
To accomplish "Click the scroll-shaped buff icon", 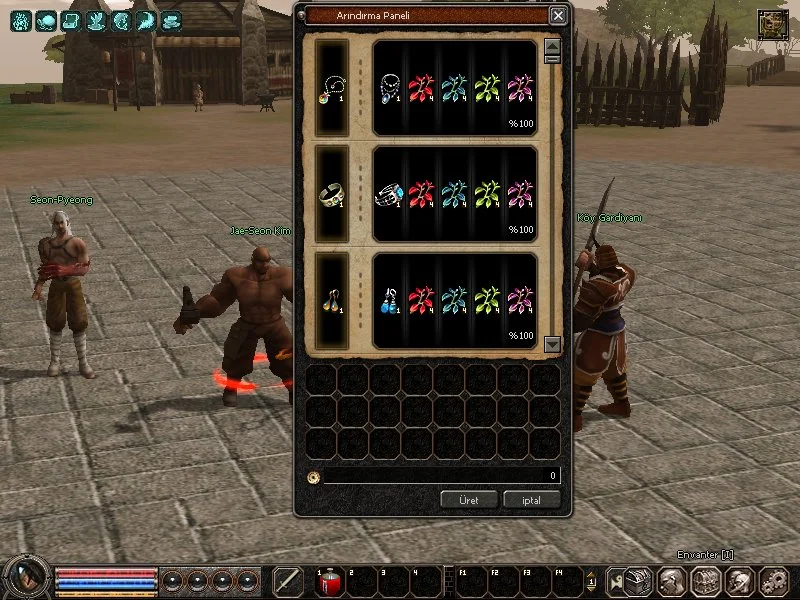I will point(71,20).
